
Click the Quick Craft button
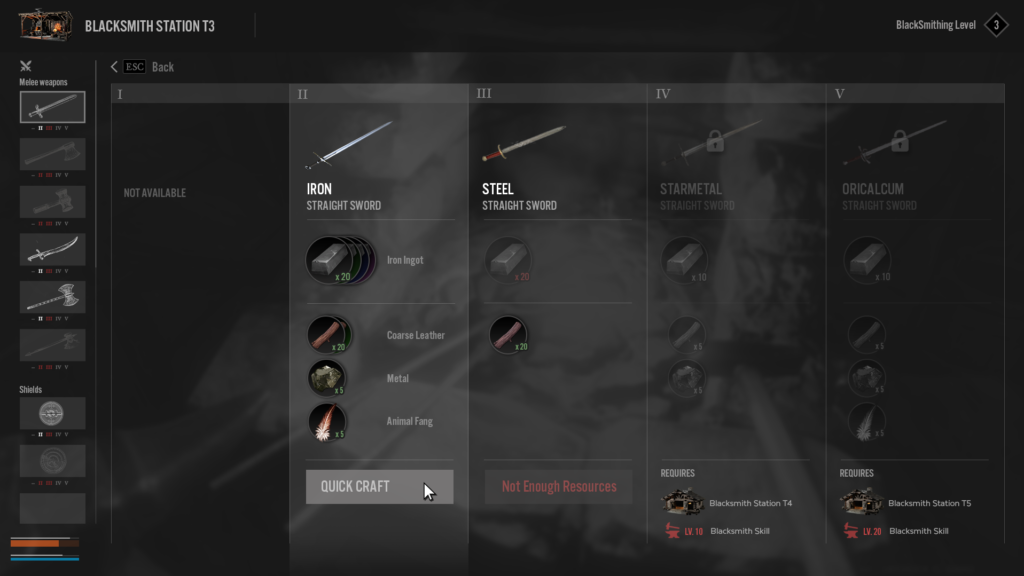coord(379,487)
